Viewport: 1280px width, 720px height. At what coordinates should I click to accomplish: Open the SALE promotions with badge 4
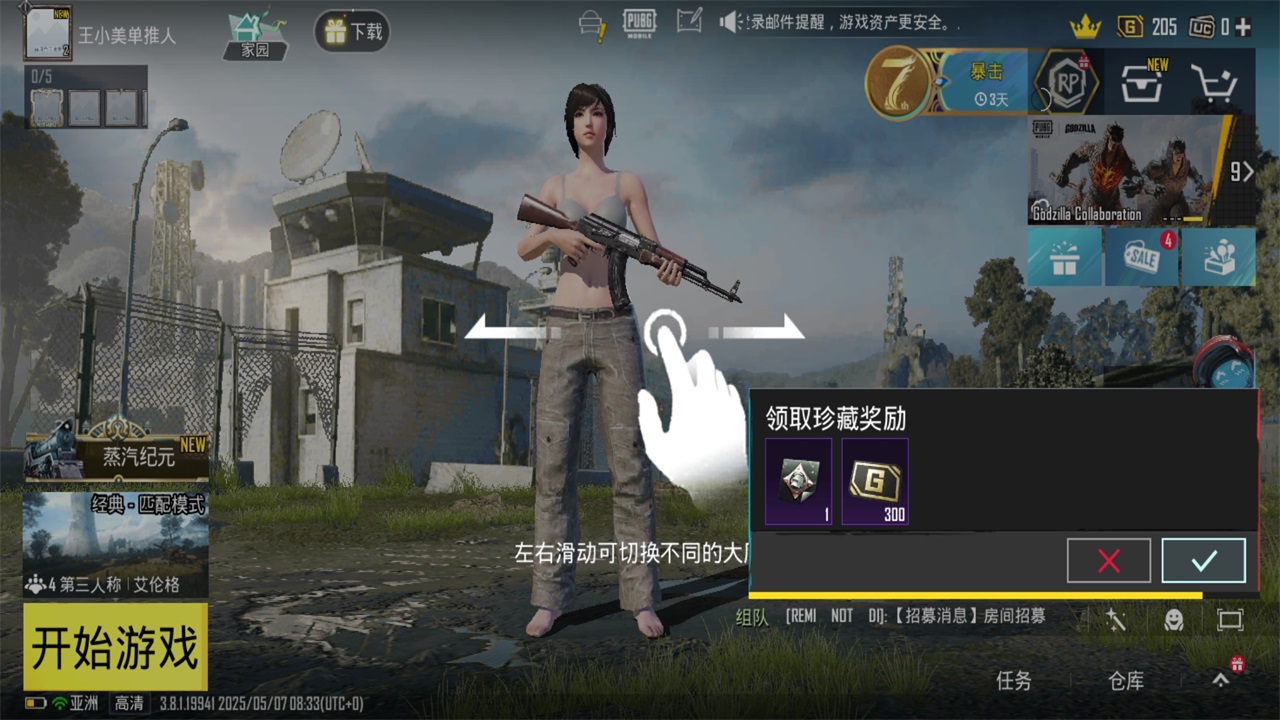click(x=1140, y=257)
